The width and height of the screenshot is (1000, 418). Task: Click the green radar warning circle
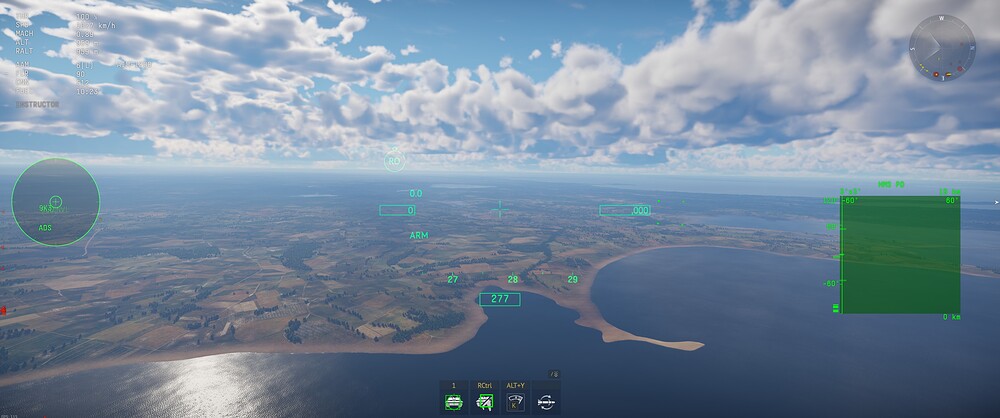(x=56, y=202)
